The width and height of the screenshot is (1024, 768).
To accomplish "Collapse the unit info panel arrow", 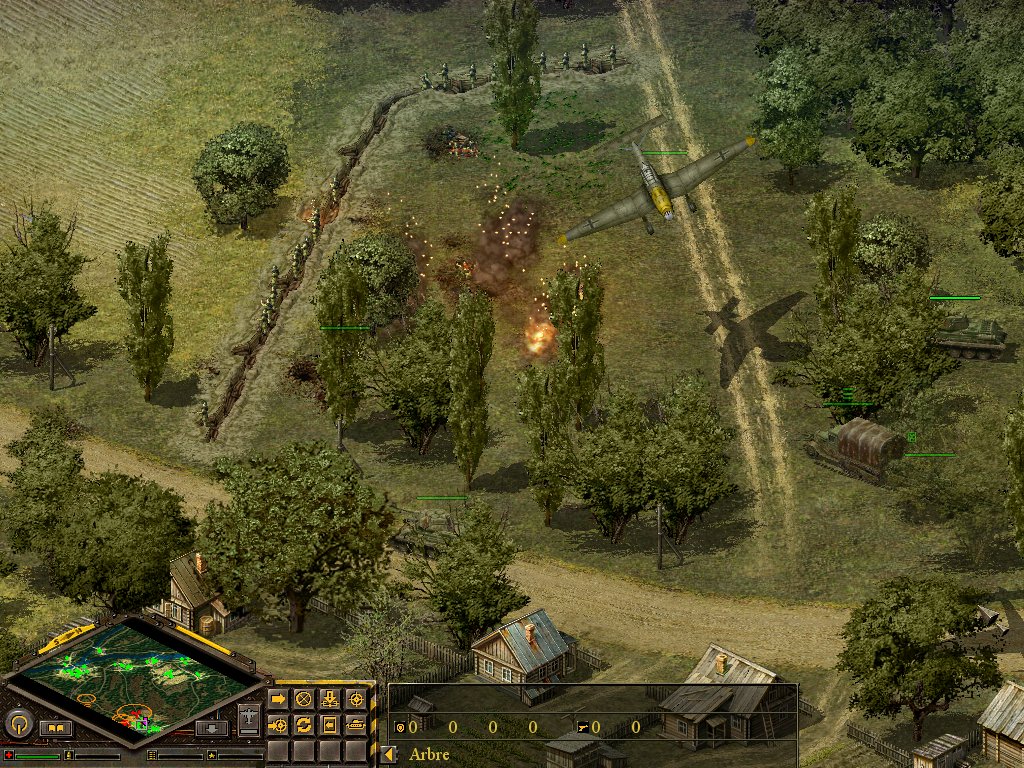I will [x=389, y=755].
